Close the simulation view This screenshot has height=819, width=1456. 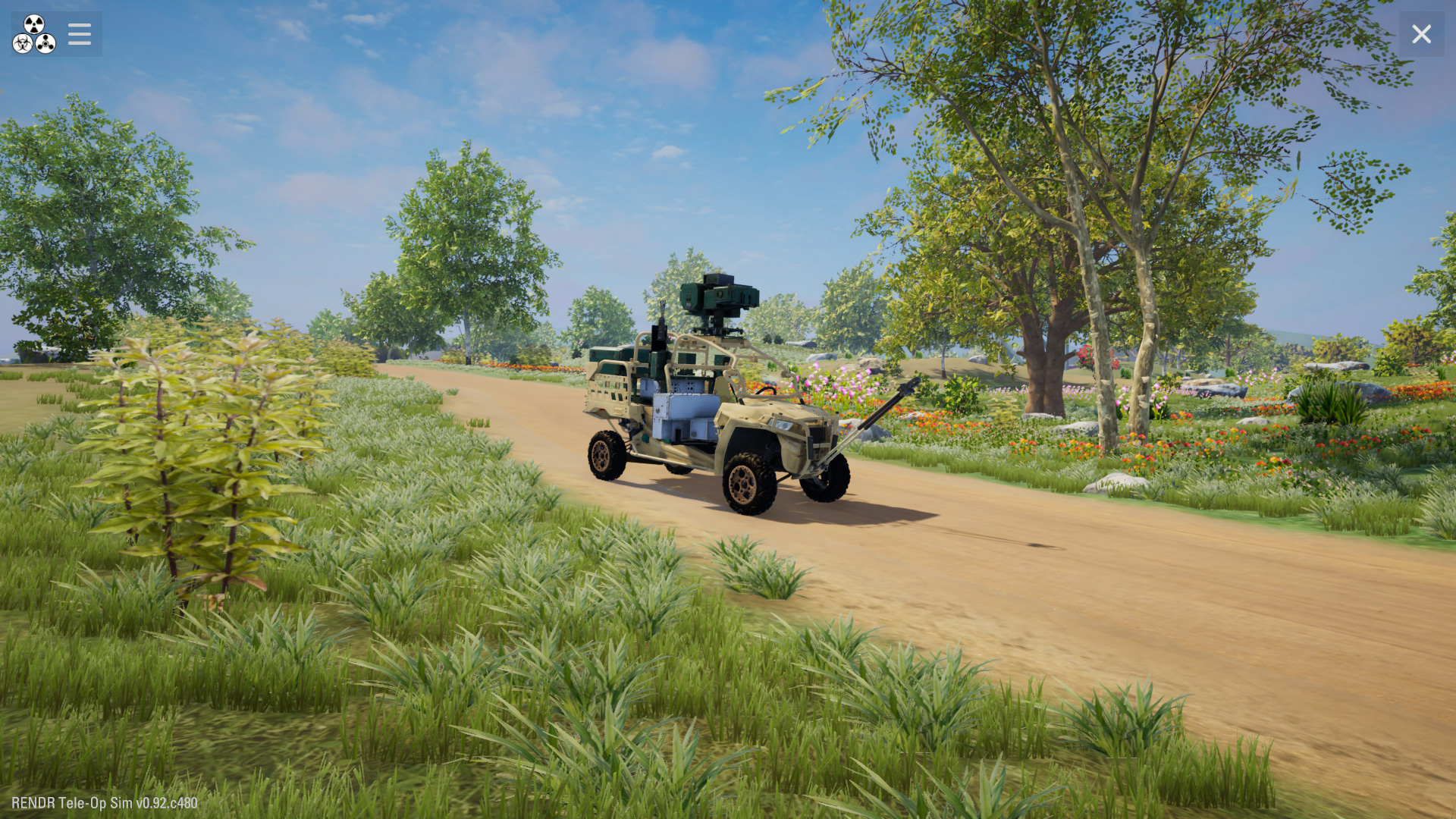[1421, 34]
